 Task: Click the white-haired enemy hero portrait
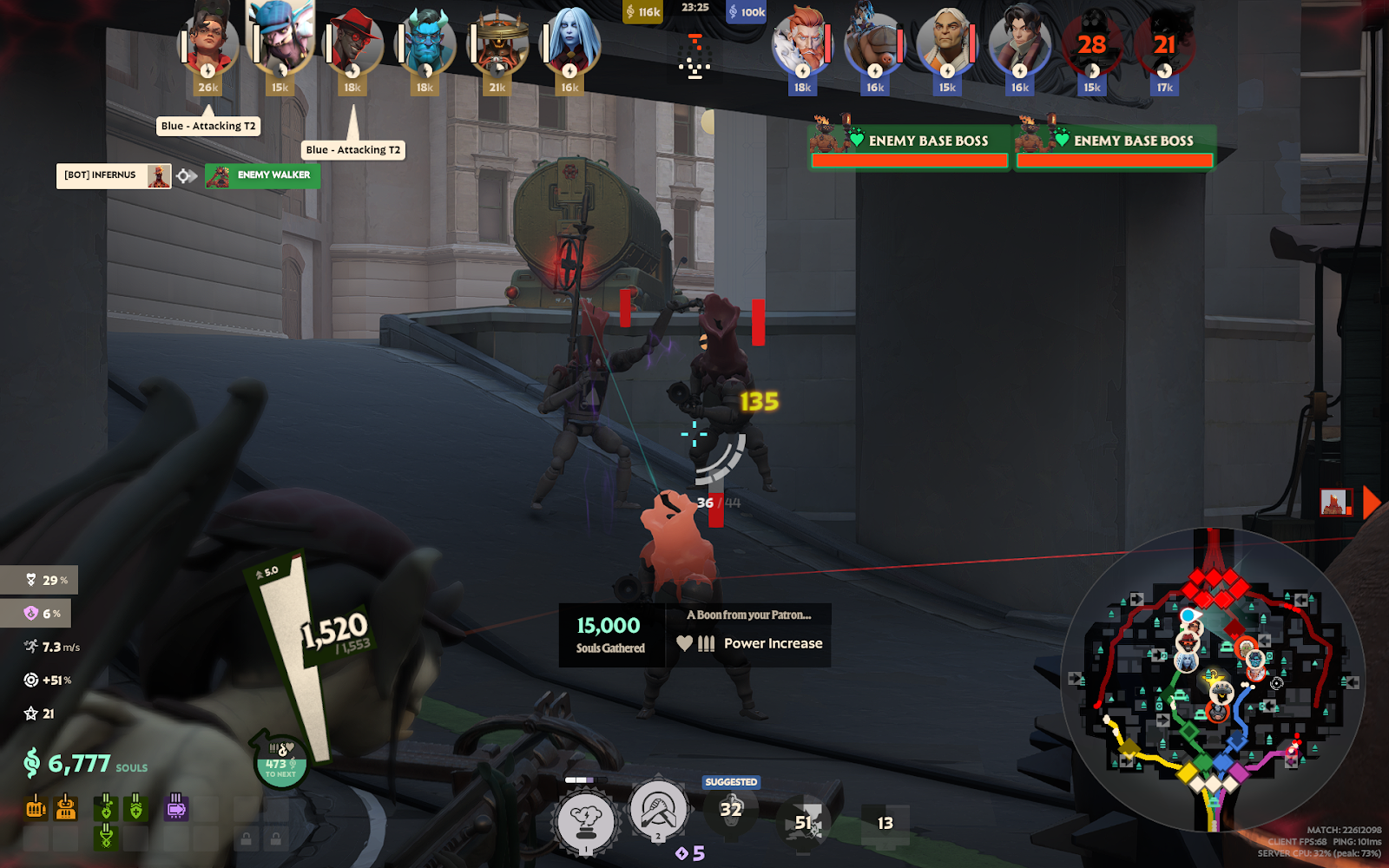tap(947, 42)
